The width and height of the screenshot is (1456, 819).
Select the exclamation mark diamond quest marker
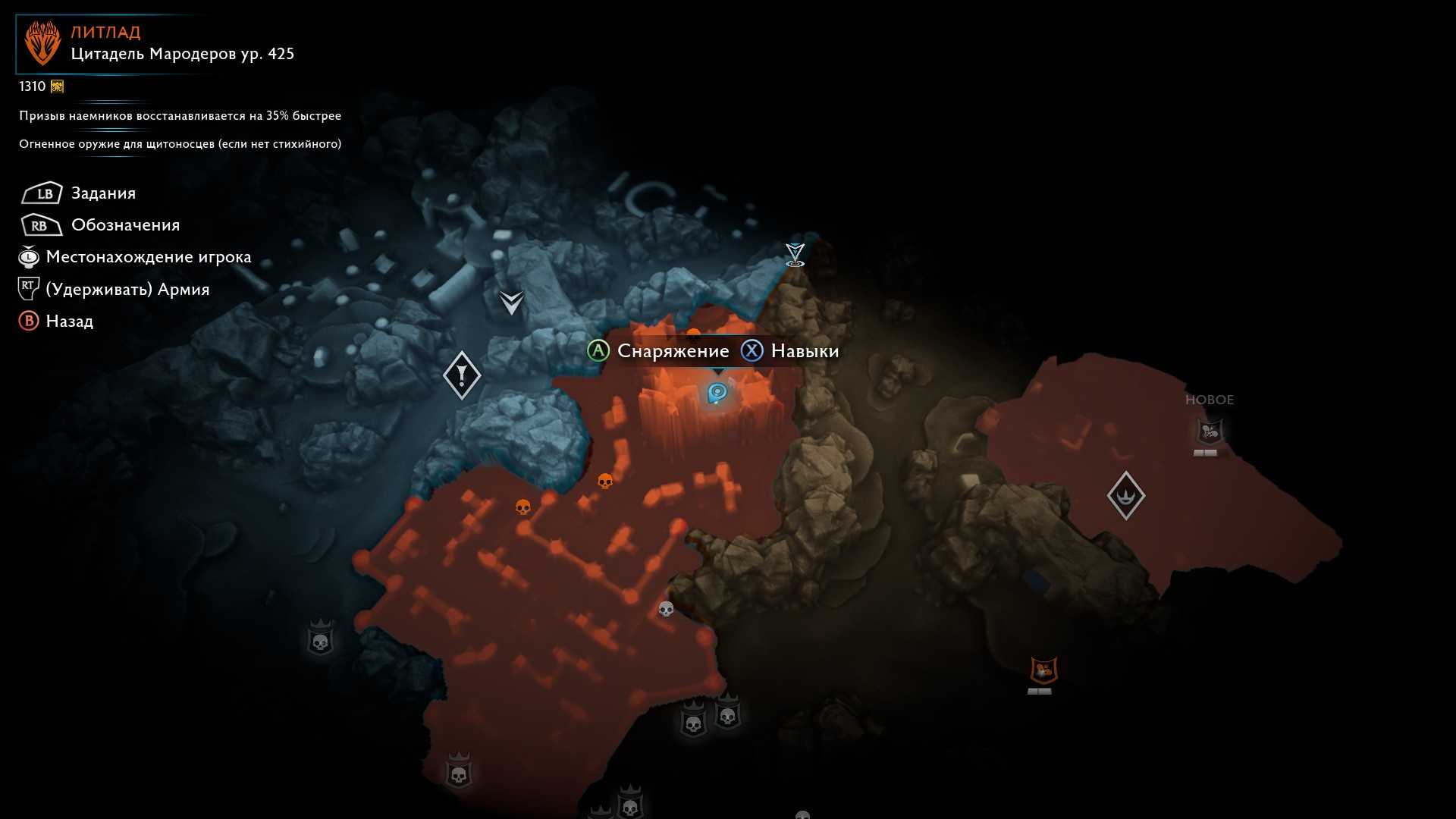pos(461,375)
